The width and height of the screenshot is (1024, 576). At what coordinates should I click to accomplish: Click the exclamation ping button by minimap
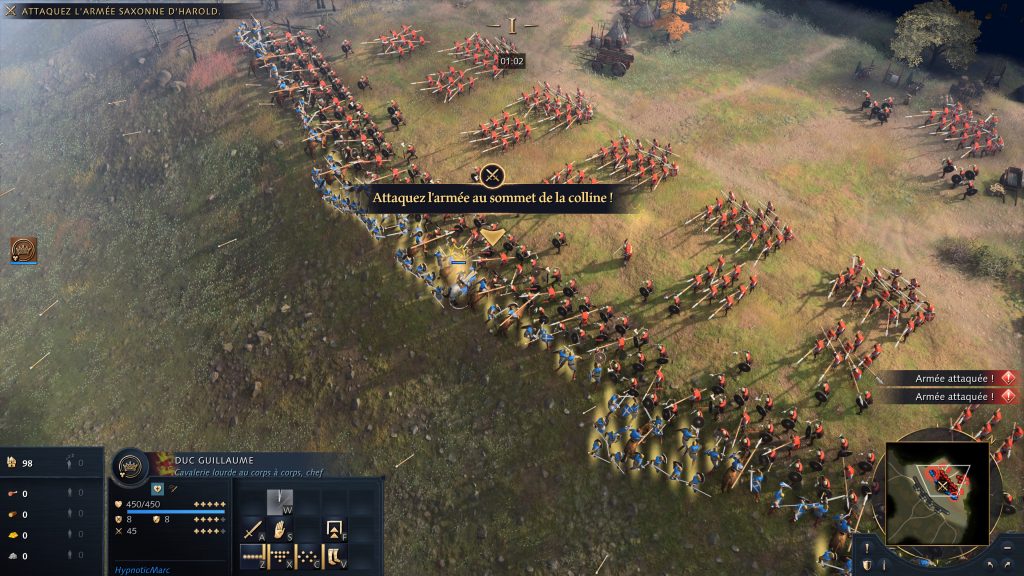tap(866, 548)
